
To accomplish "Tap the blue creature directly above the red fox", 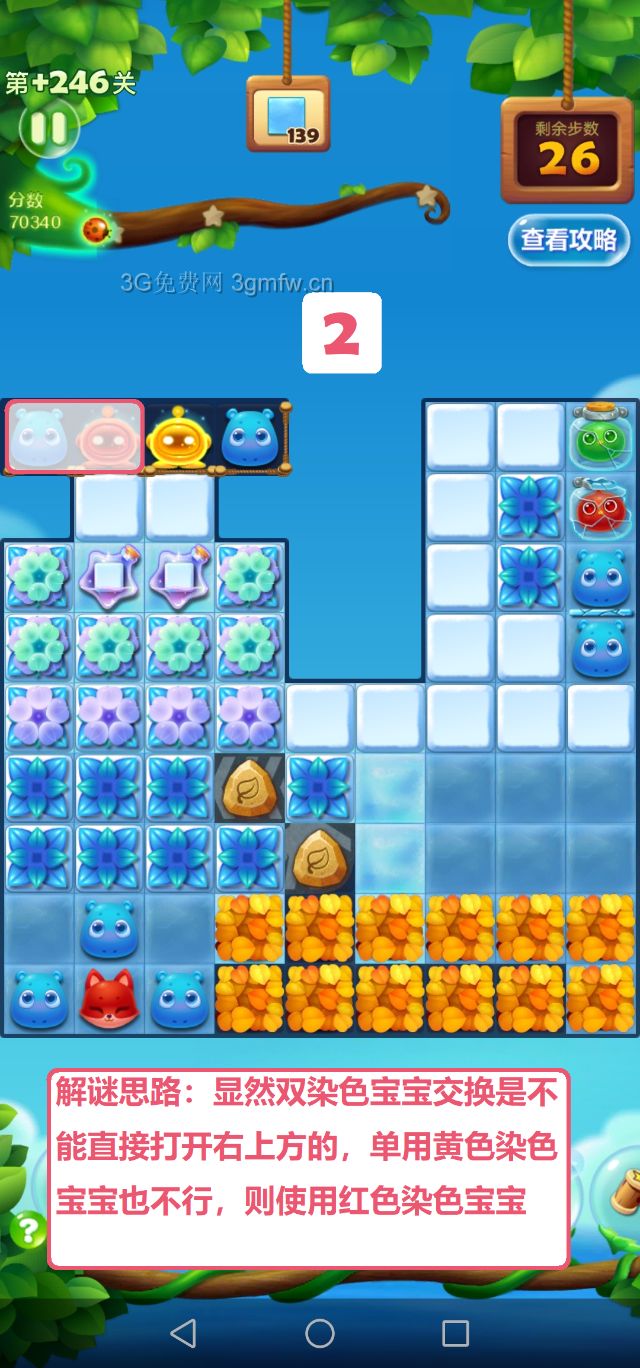I will 109,929.
